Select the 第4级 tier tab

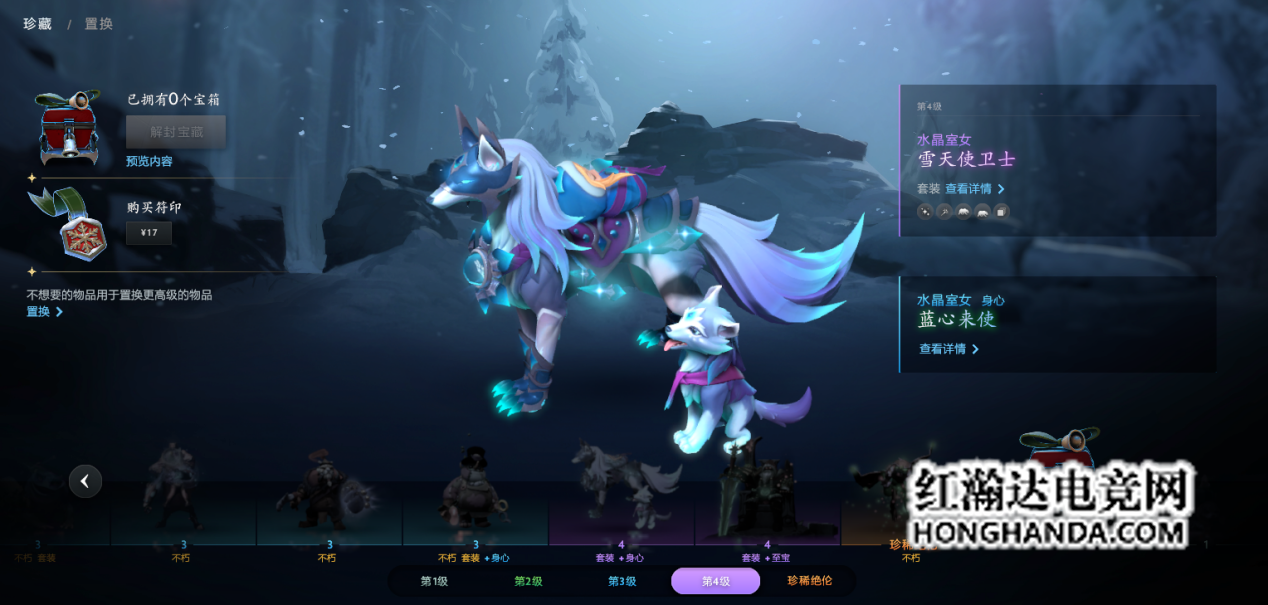[716, 581]
